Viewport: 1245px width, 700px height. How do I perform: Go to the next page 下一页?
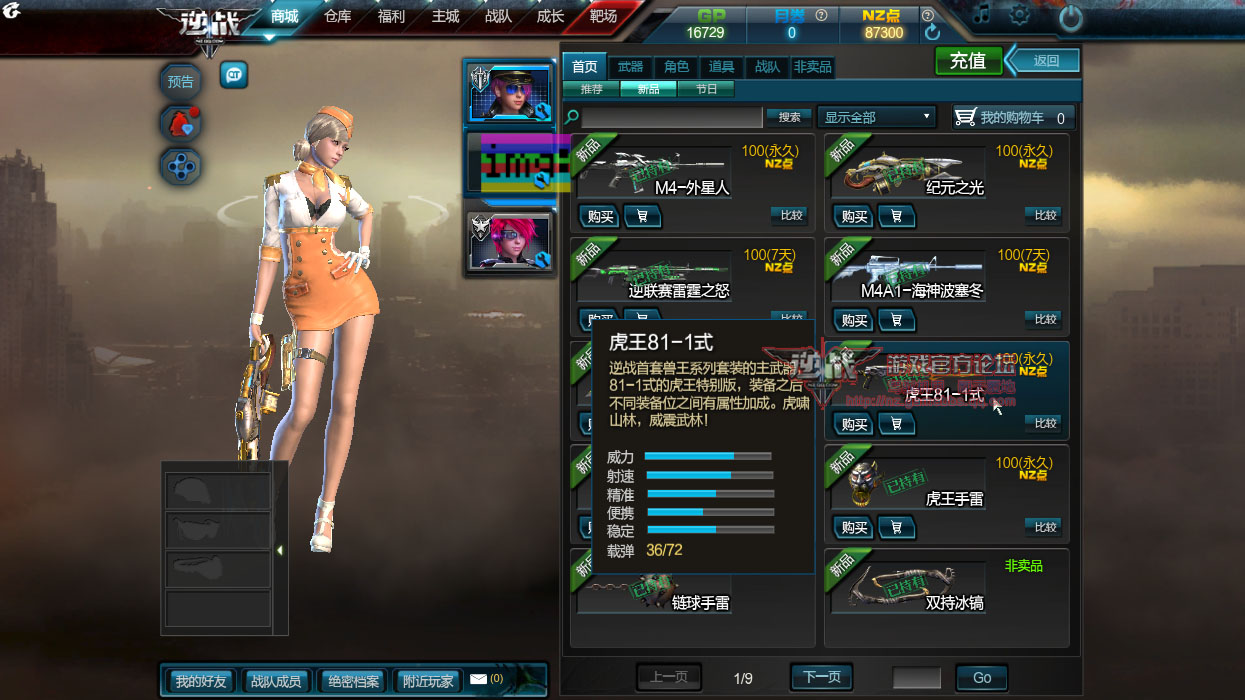pos(821,677)
